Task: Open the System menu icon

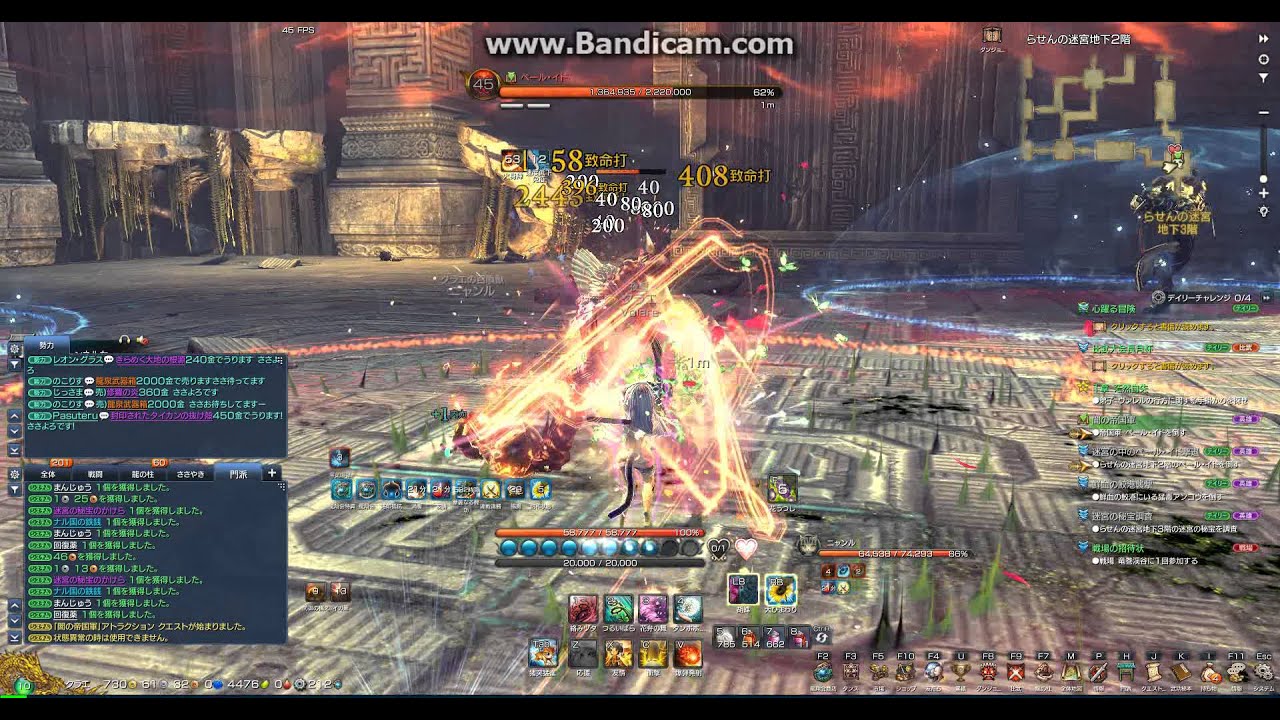Action: coord(1263,672)
